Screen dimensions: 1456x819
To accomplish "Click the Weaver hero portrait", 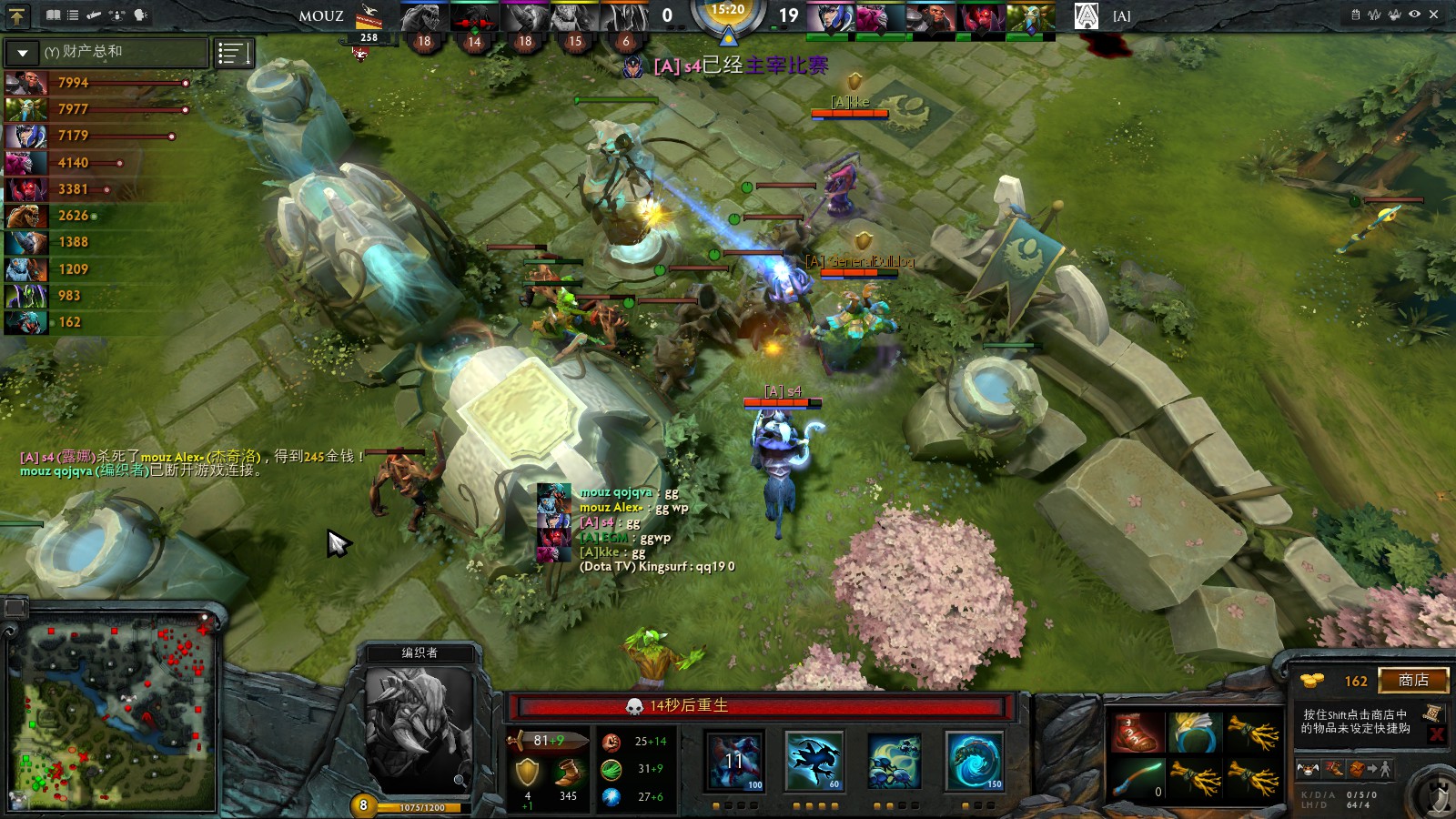I will 418,730.
